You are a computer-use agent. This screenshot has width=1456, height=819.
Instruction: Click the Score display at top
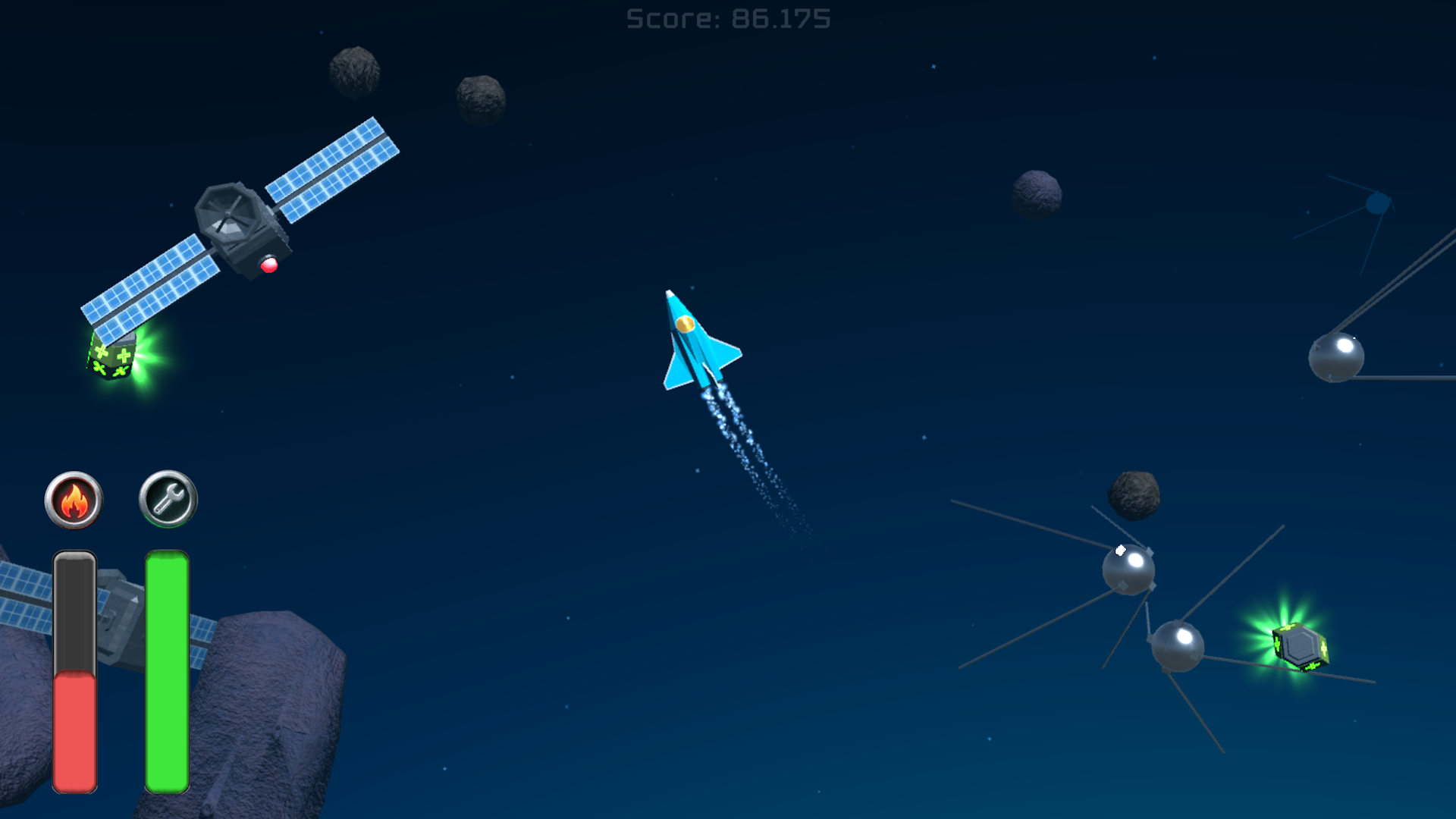coord(726,19)
